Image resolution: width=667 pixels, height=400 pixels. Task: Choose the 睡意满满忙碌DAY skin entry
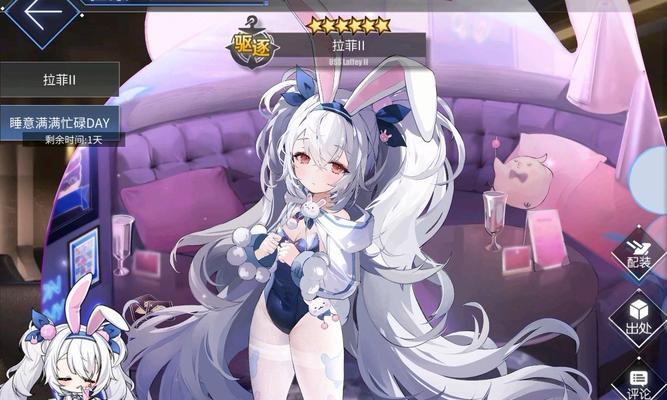(59, 122)
